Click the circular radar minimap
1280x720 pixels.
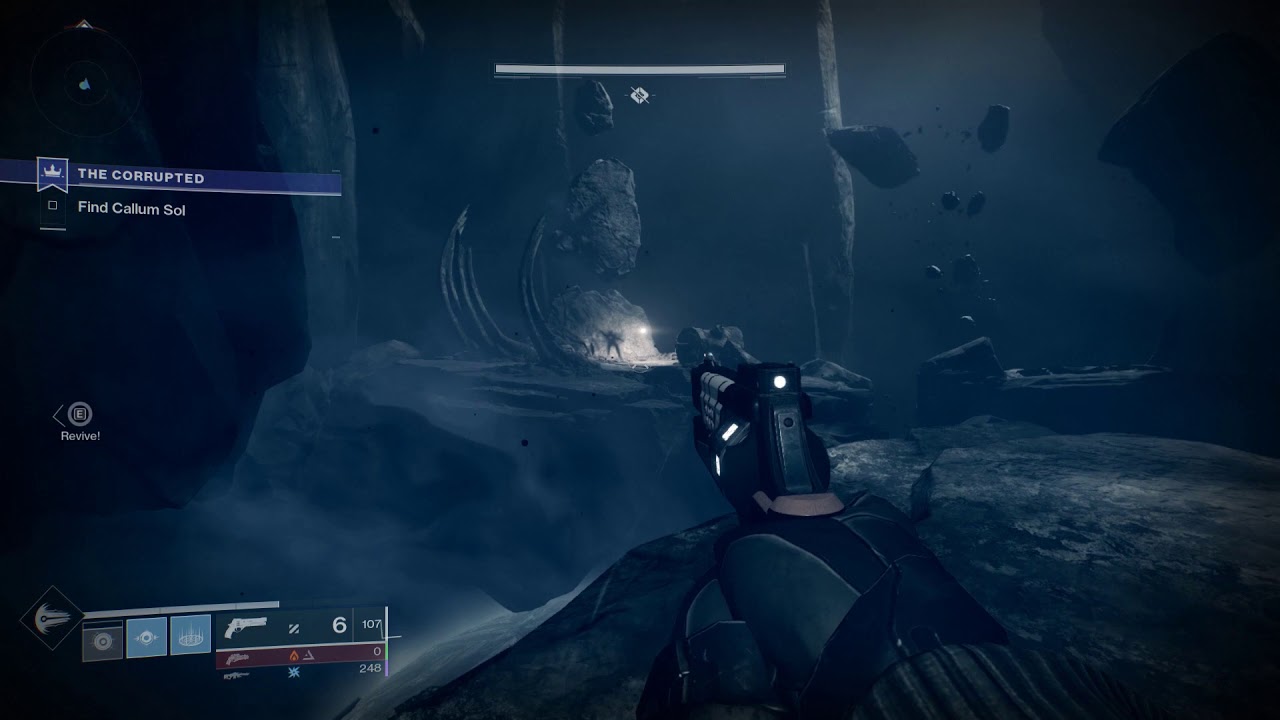84,80
